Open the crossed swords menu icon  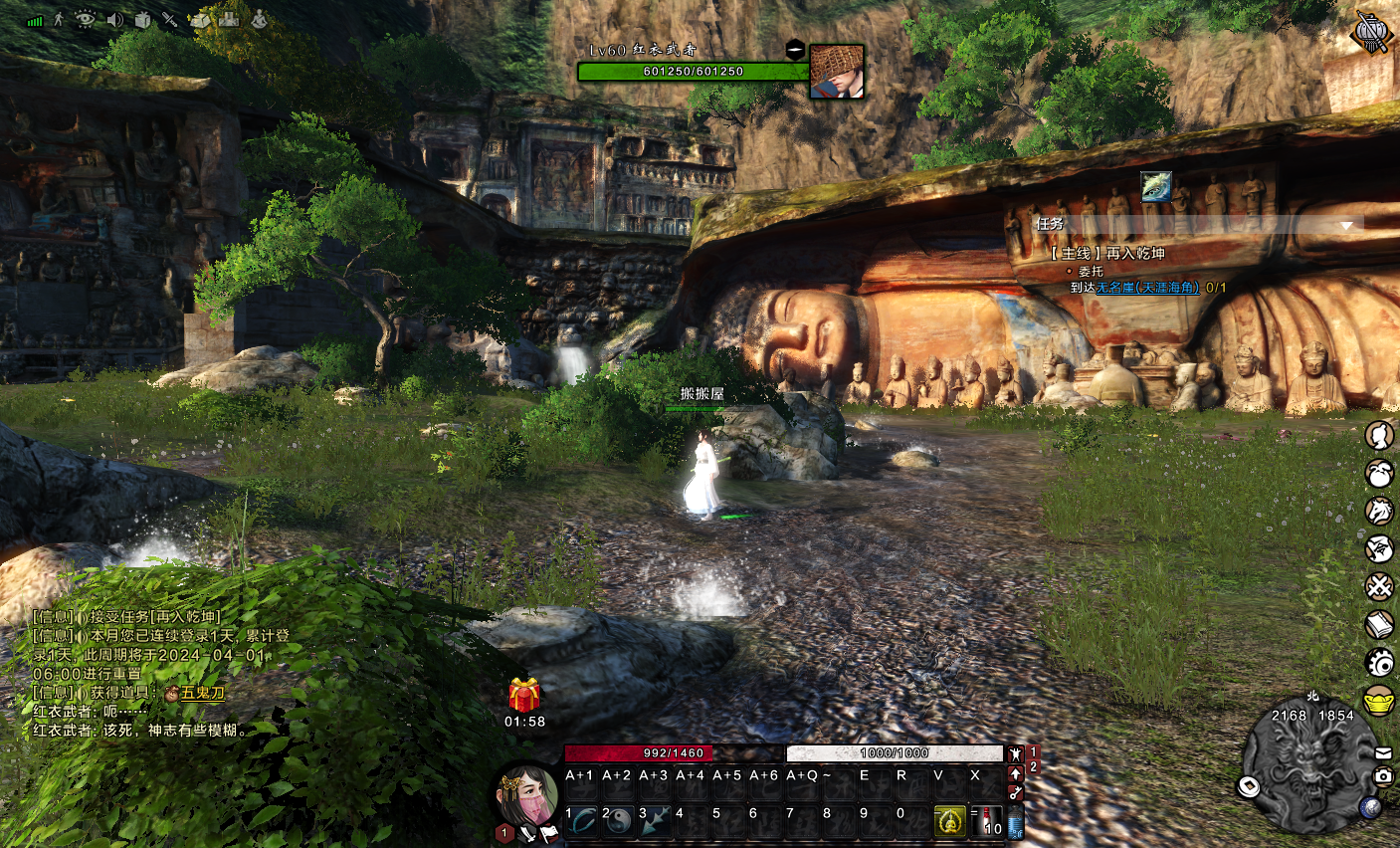(1378, 586)
